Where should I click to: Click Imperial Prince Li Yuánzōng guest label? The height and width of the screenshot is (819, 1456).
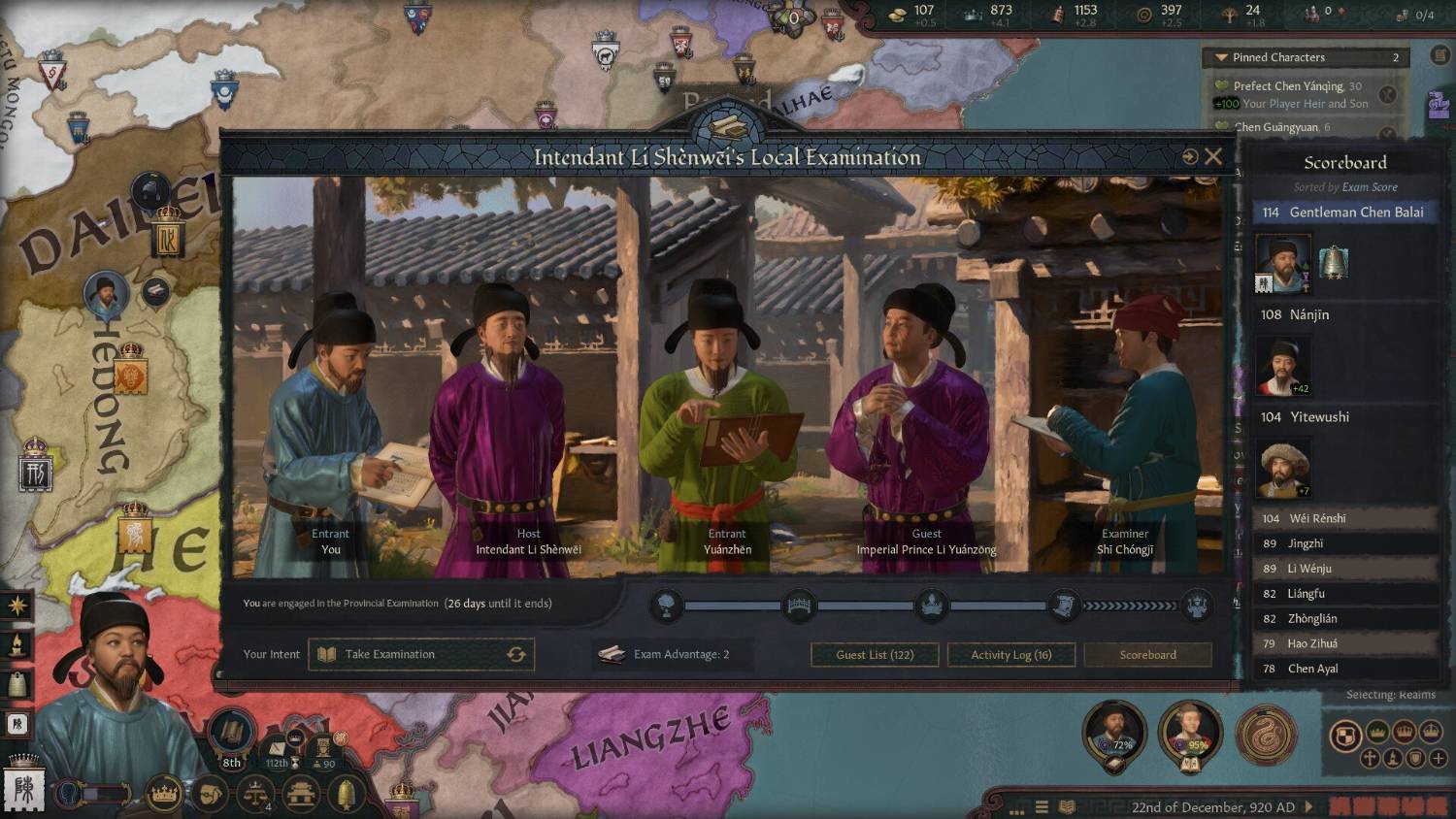[x=926, y=549]
